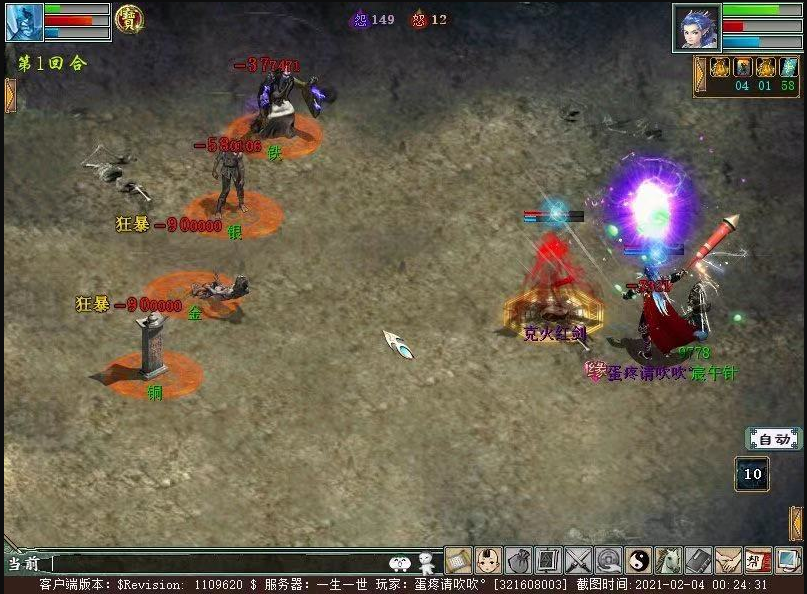Open the 帮 guild icon
This screenshot has width=807, height=594.
tap(758, 561)
